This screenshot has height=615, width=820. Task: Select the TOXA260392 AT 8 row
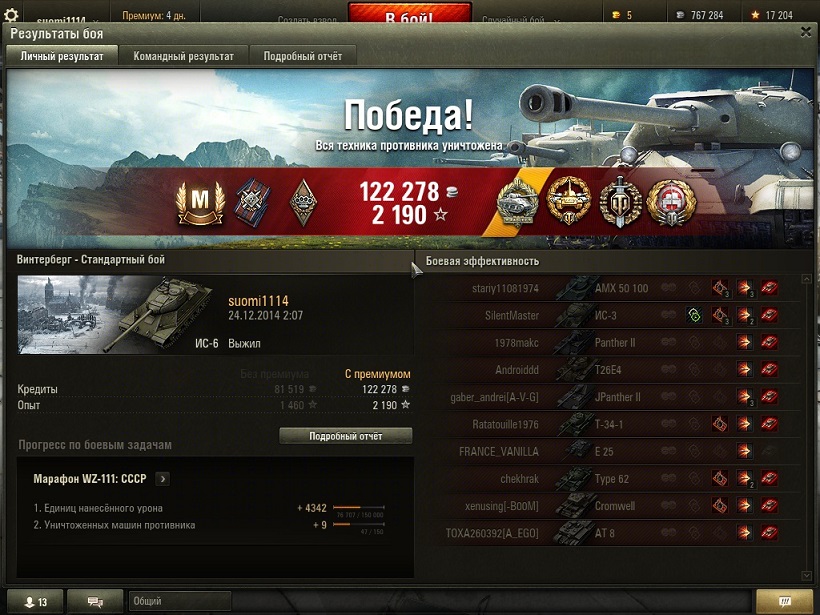click(x=610, y=533)
